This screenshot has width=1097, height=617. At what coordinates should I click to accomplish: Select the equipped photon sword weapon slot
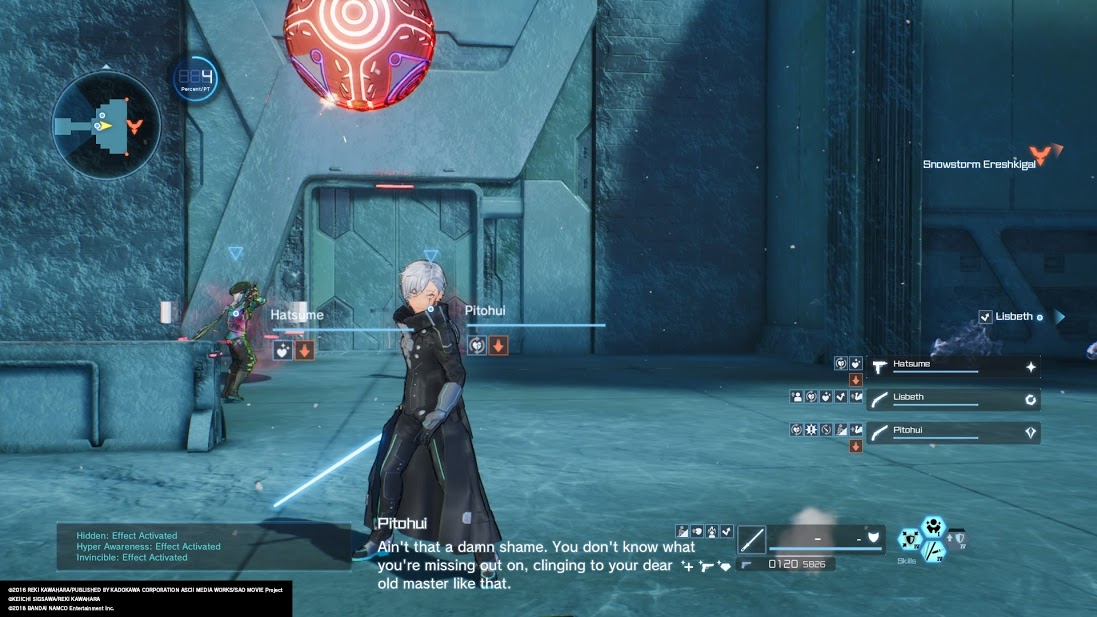(x=752, y=540)
